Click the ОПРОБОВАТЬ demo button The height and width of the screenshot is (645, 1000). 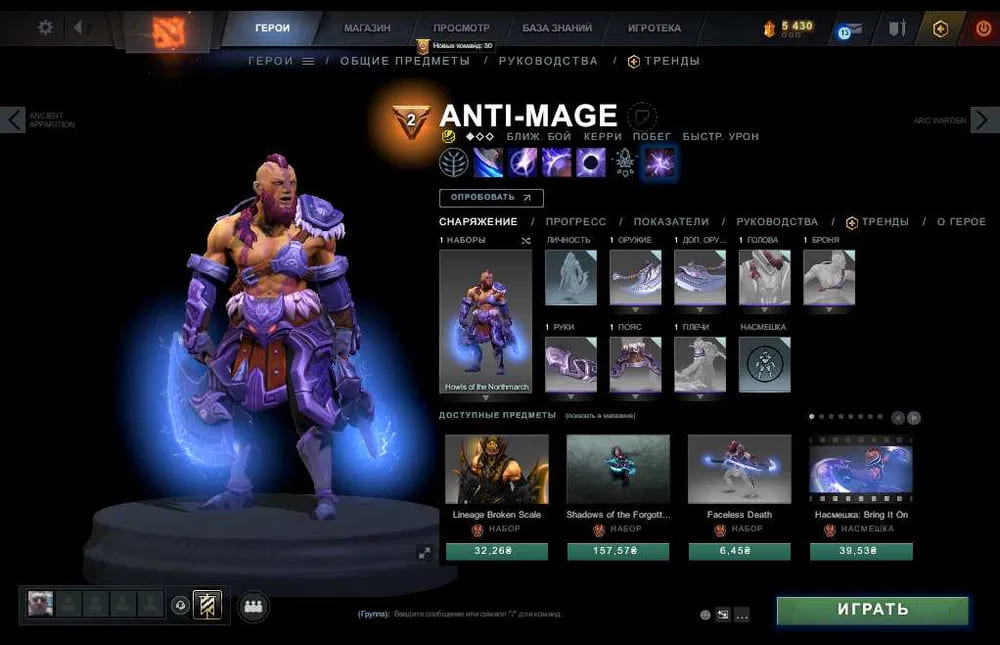(491, 198)
